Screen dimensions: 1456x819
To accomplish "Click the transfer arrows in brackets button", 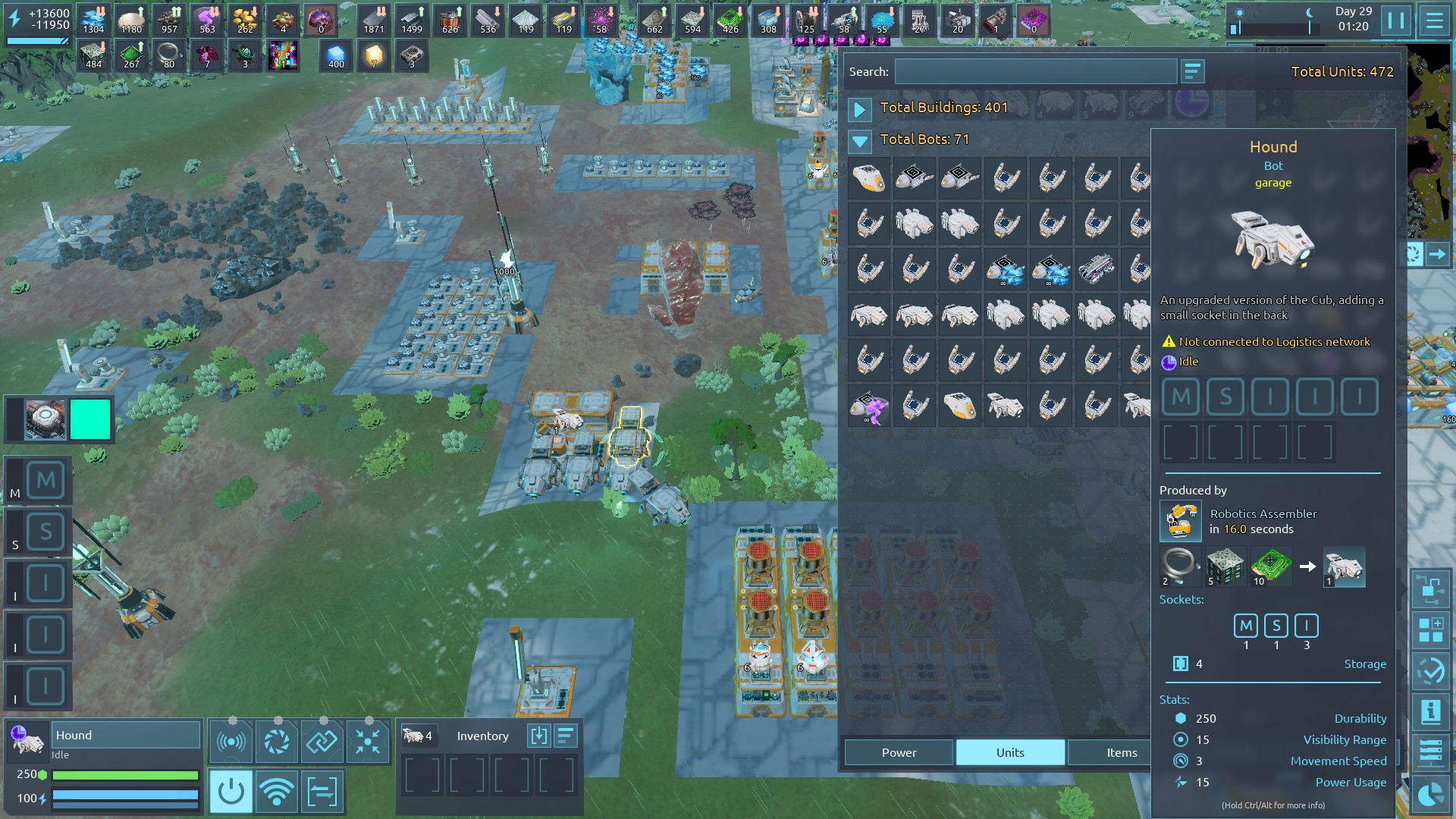I will [x=322, y=792].
